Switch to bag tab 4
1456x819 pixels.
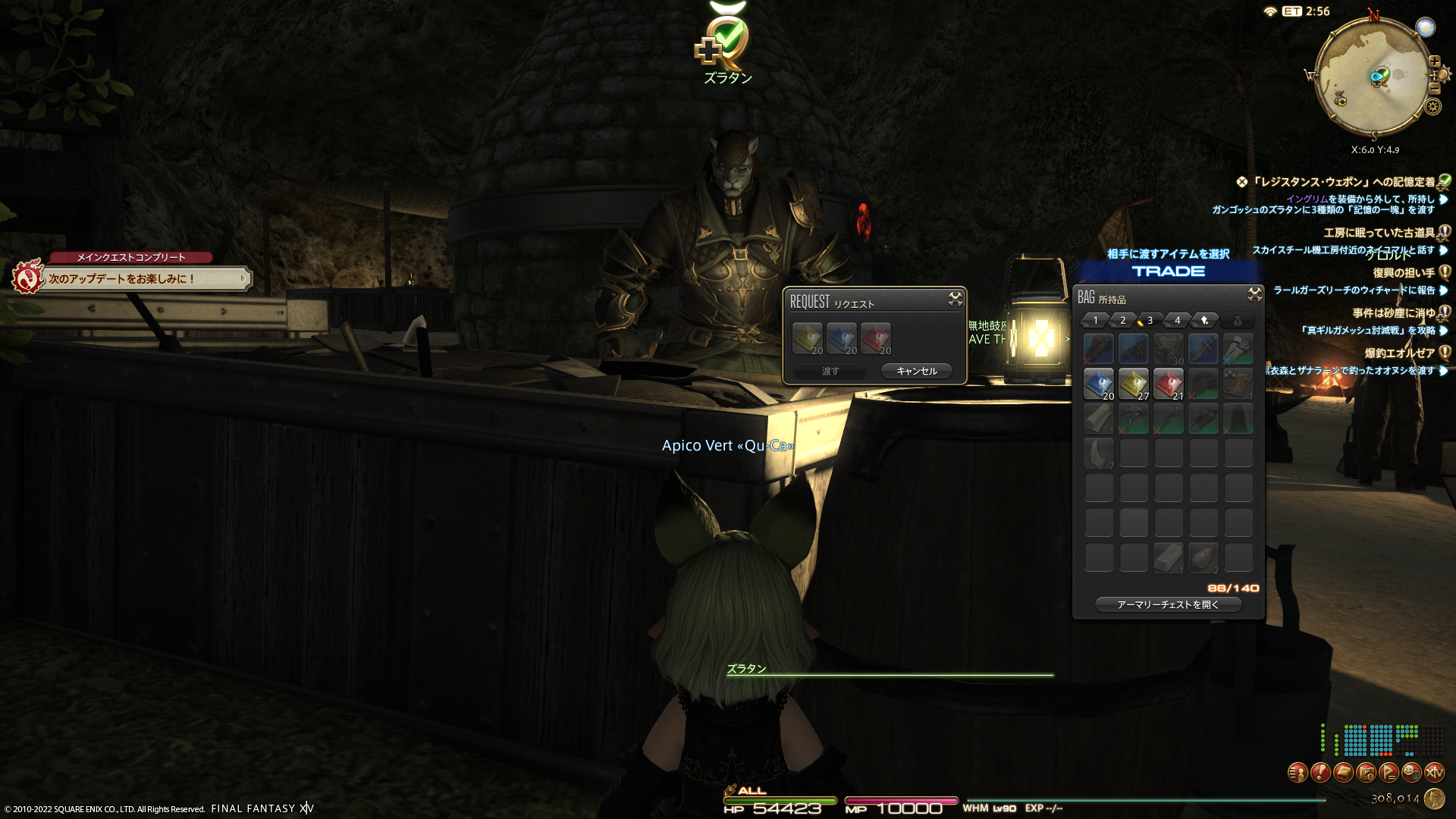pos(1177,320)
